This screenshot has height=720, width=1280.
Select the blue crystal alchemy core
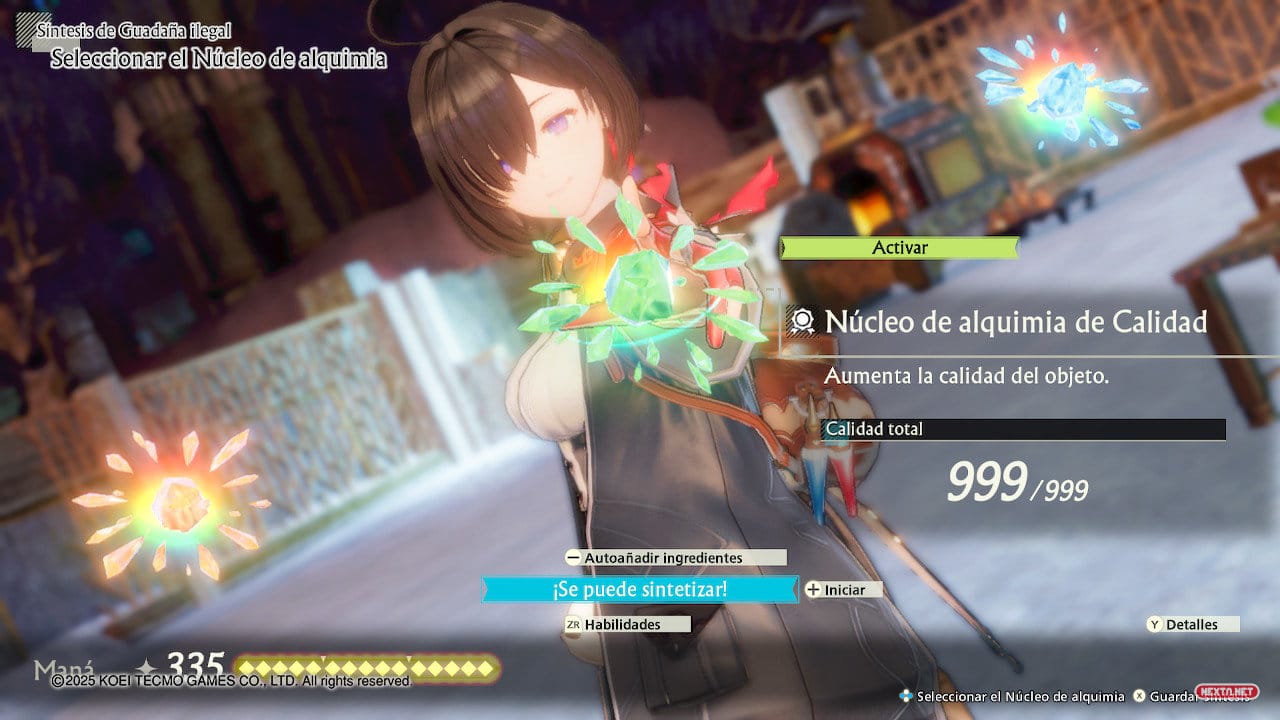click(1060, 88)
